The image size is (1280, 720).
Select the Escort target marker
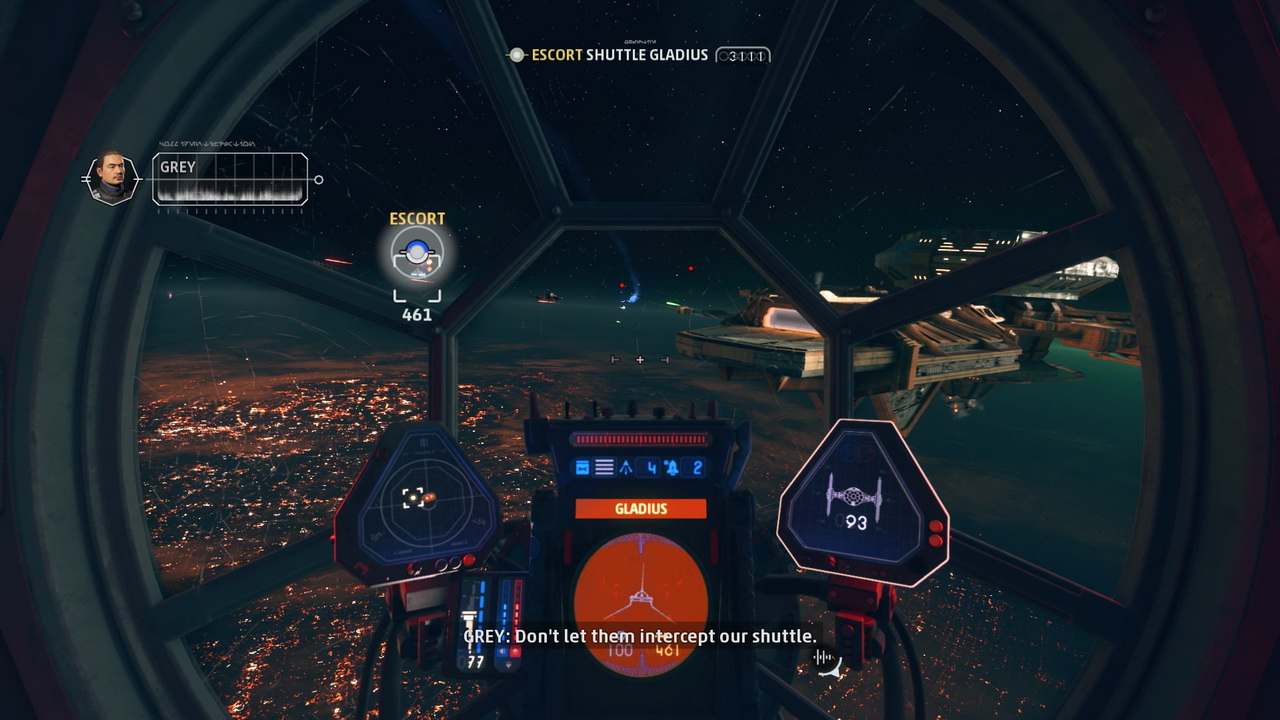point(416,257)
